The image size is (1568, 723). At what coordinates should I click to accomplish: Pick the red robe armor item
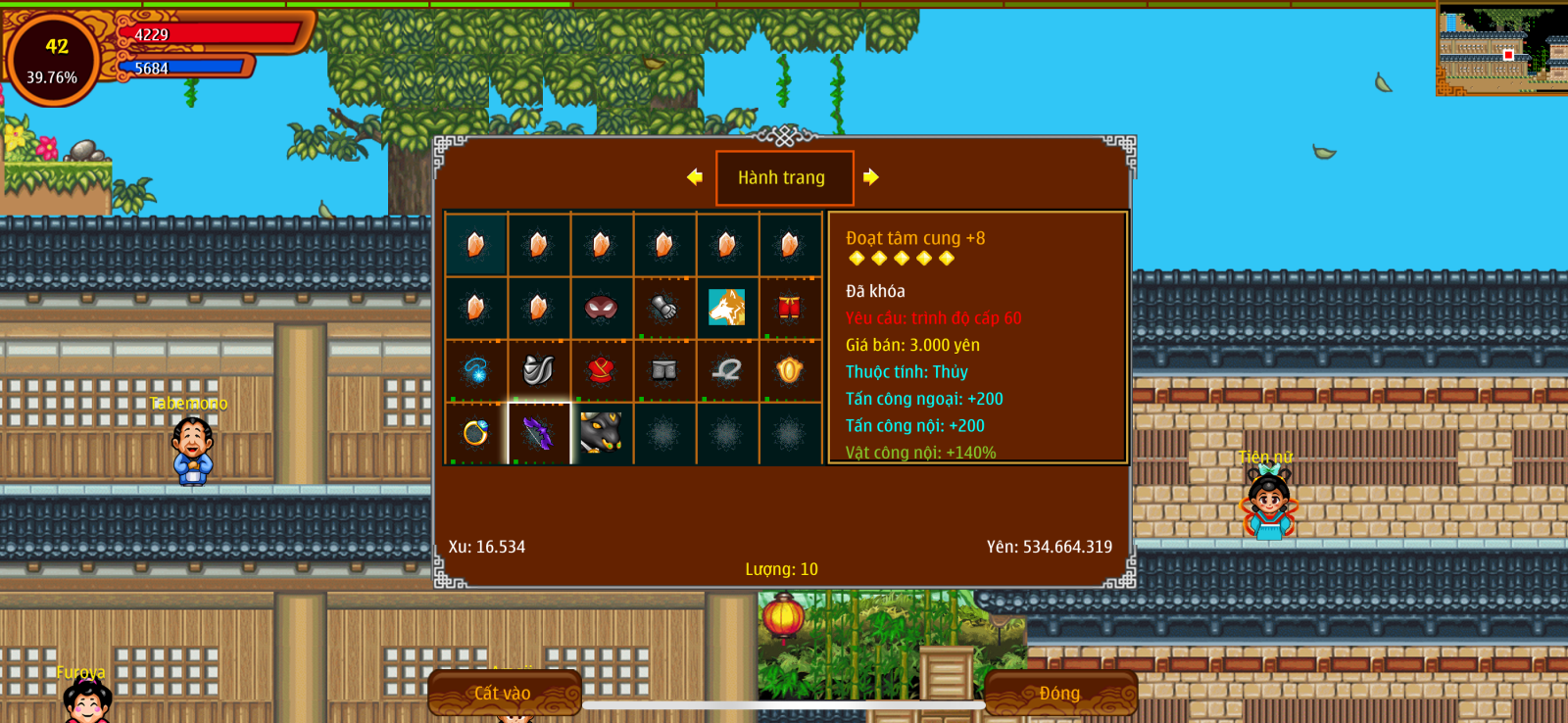pos(601,370)
